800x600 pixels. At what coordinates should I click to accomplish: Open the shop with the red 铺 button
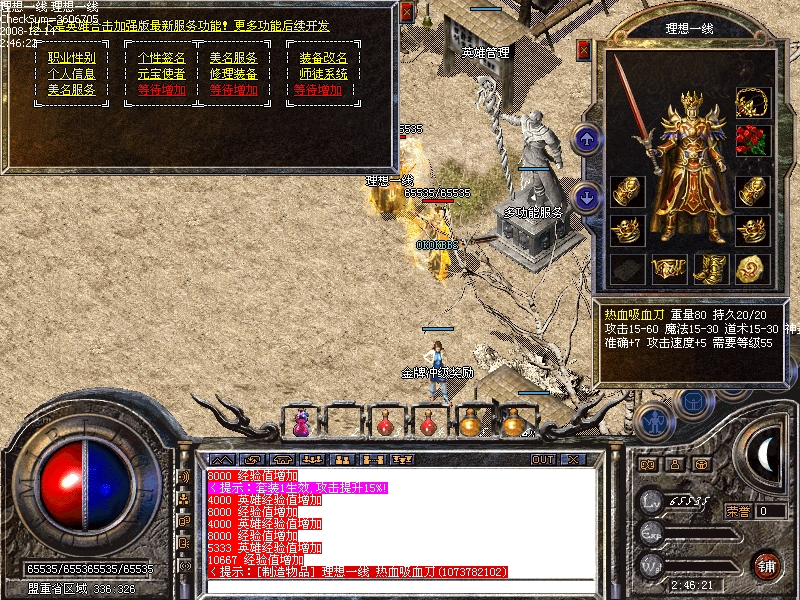pos(767,565)
